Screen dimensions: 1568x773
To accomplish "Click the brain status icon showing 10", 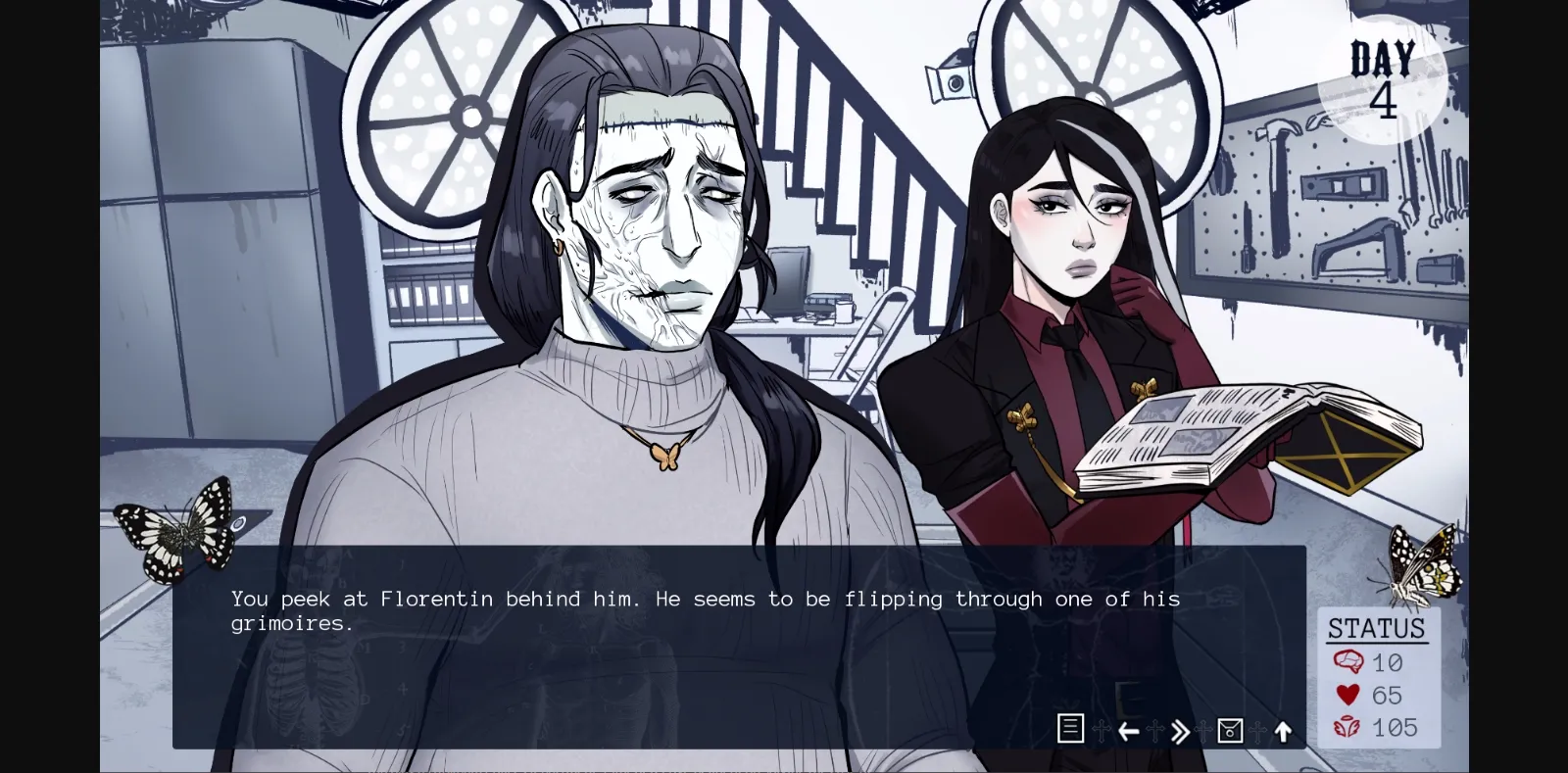I will (1350, 662).
